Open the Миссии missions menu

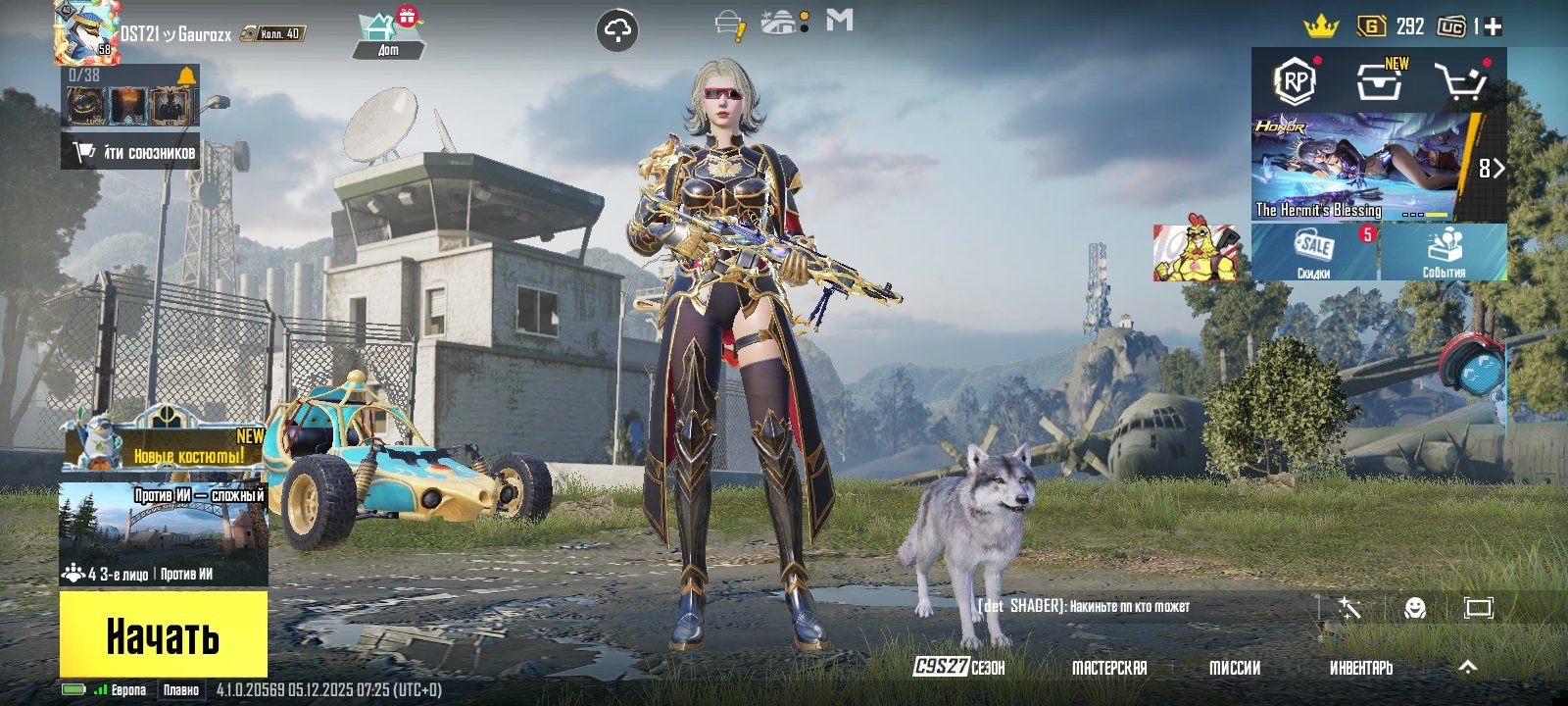1235,668
